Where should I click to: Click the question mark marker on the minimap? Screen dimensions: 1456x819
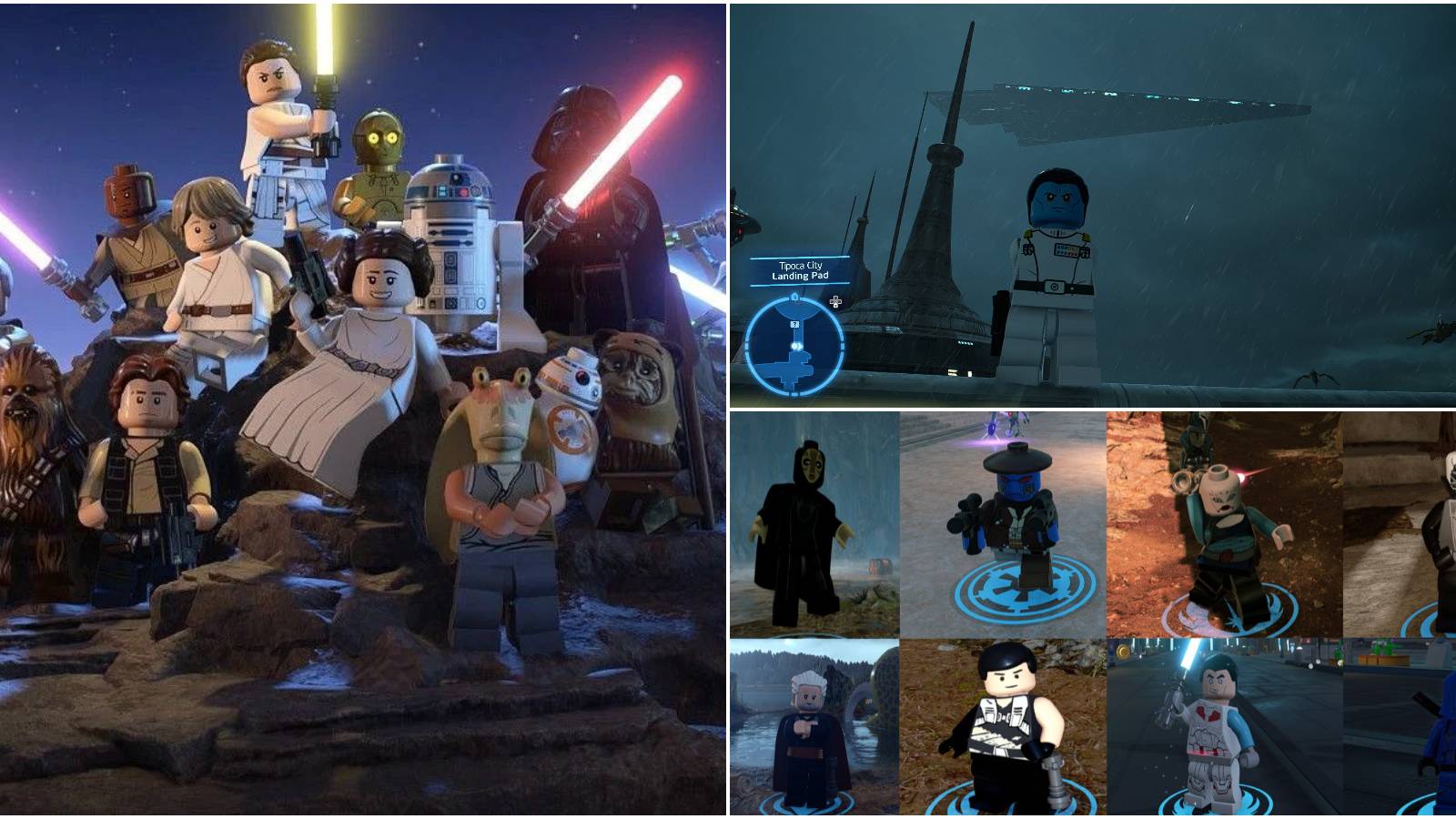coord(795,324)
